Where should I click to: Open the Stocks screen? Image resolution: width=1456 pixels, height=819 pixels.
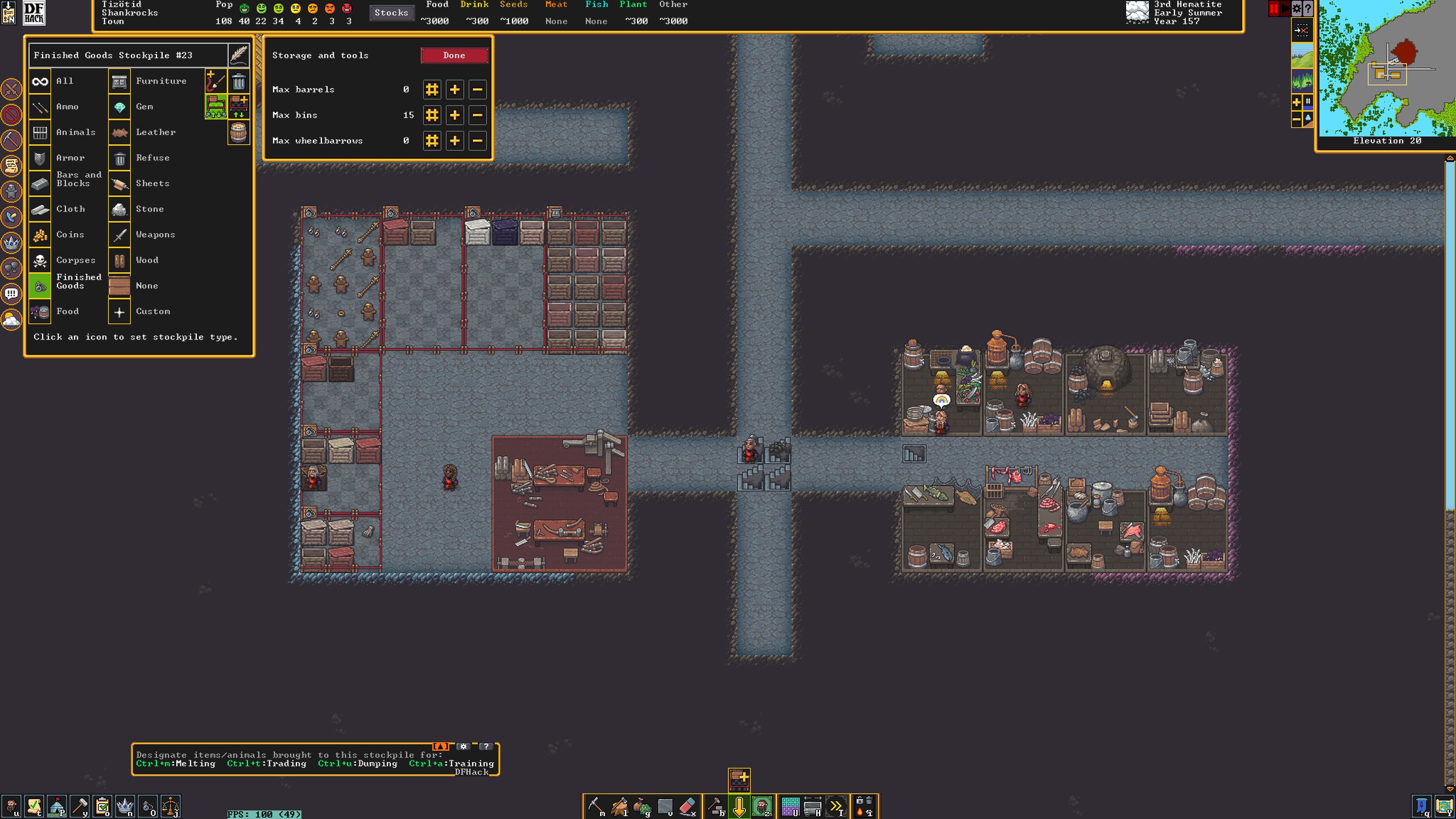pyautogui.click(x=391, y=13)
